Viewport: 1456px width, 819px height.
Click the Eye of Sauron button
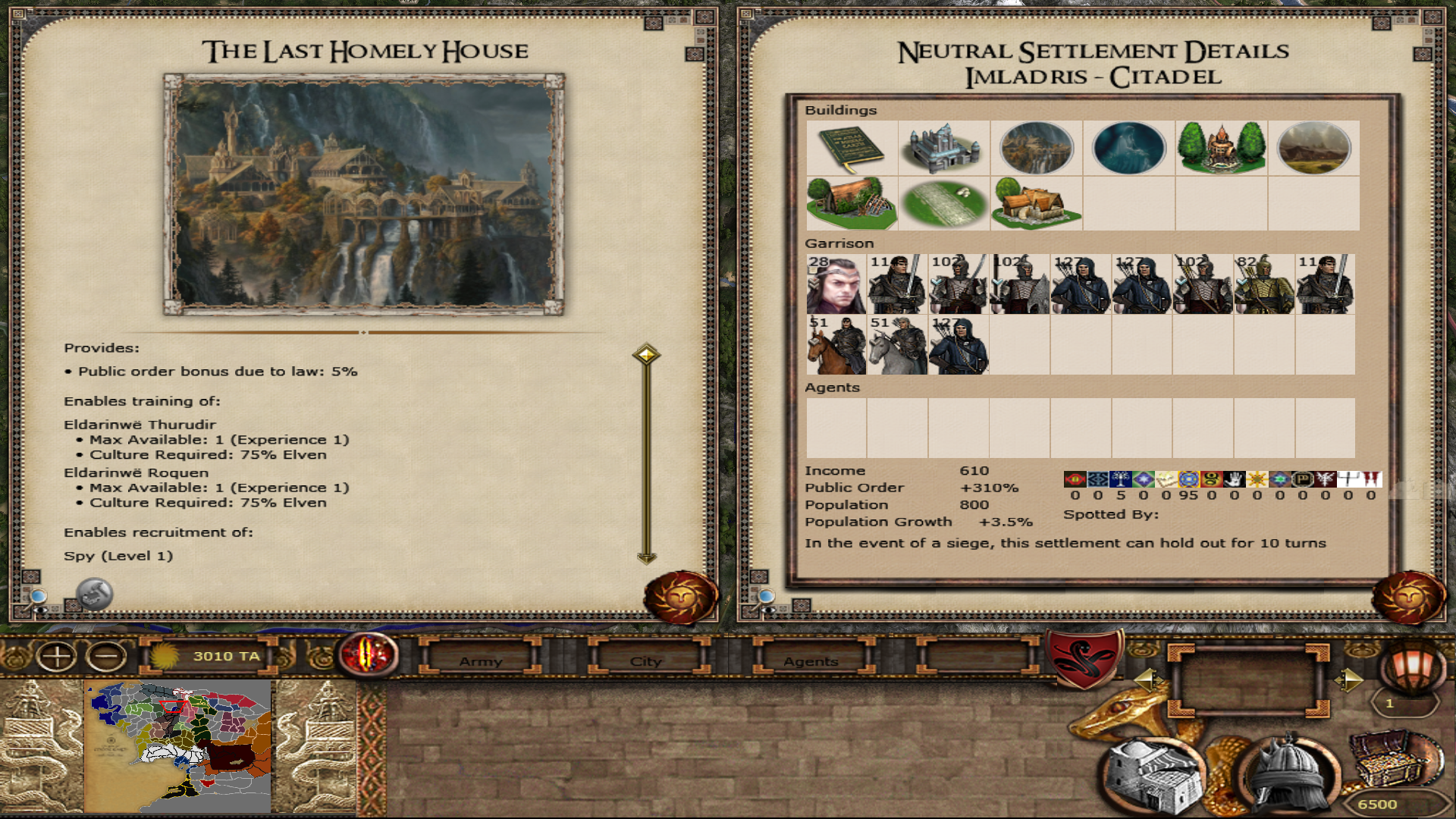tap(369, 654)
